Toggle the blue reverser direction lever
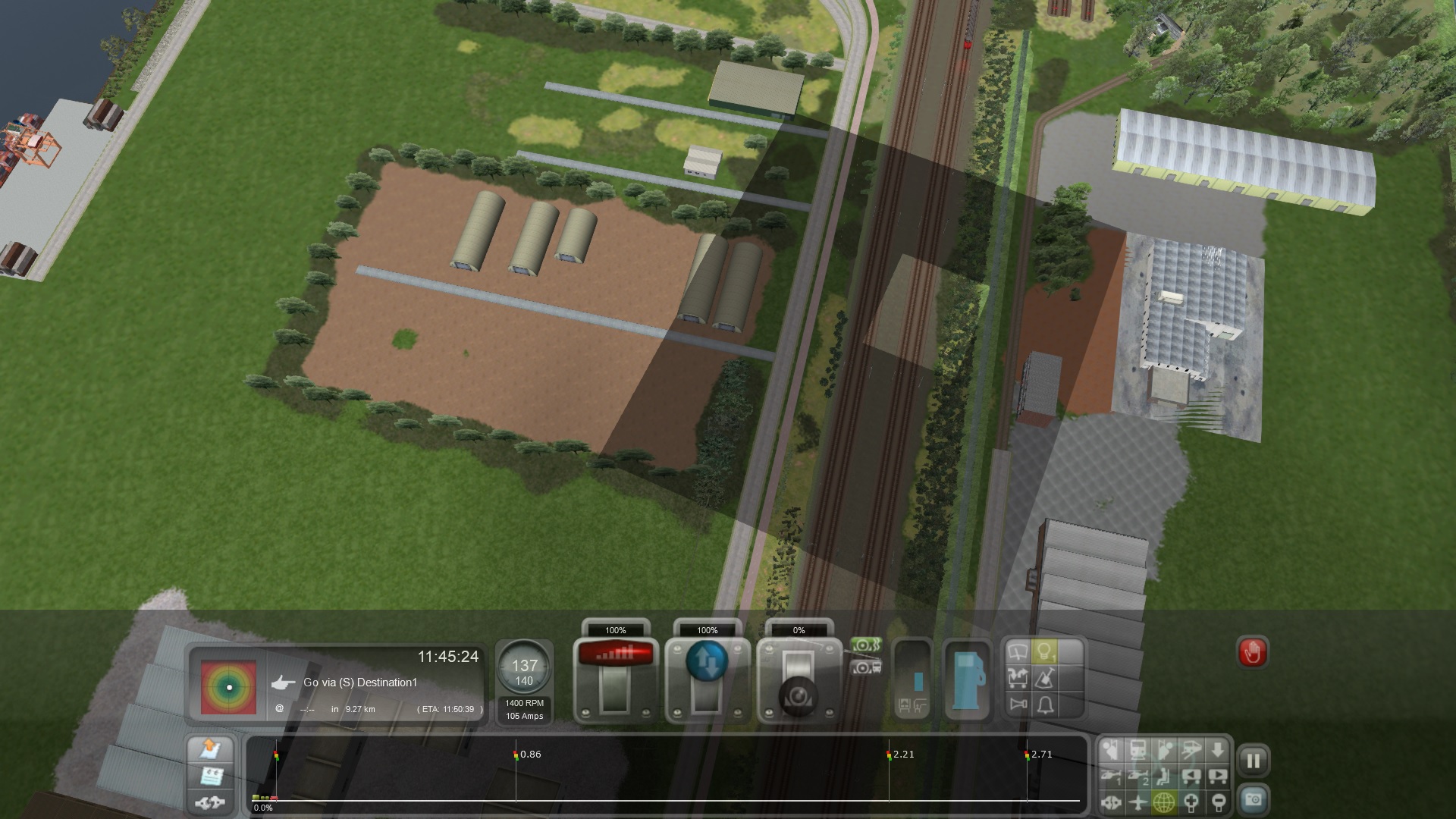 pos(707,678)
